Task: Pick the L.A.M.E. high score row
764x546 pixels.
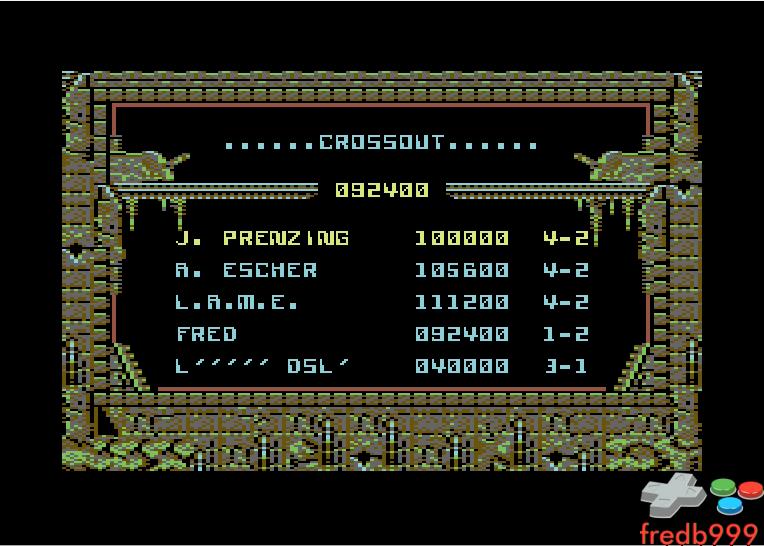Action: 381,302
